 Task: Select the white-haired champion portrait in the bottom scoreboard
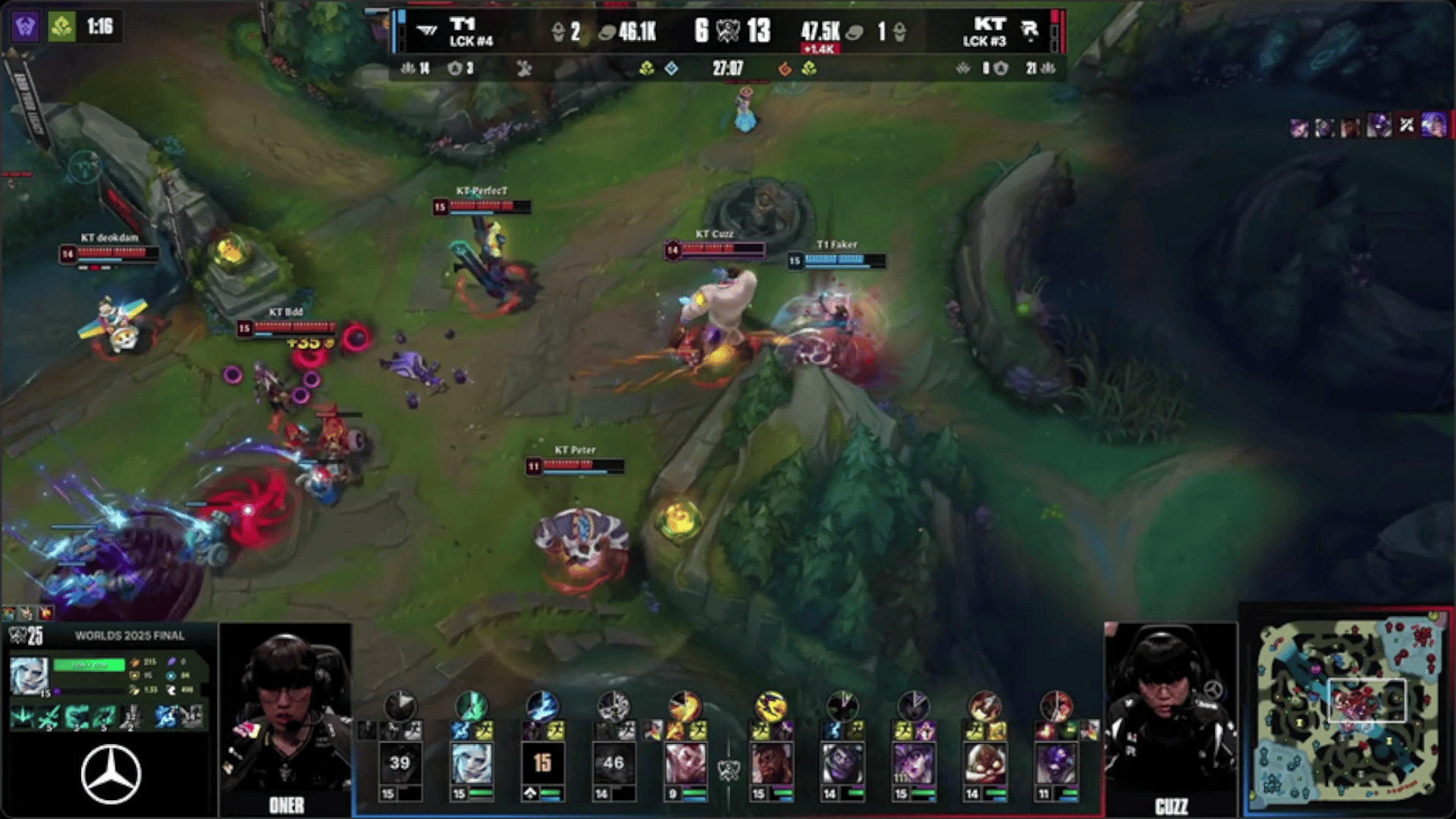[x=471, y=762]
